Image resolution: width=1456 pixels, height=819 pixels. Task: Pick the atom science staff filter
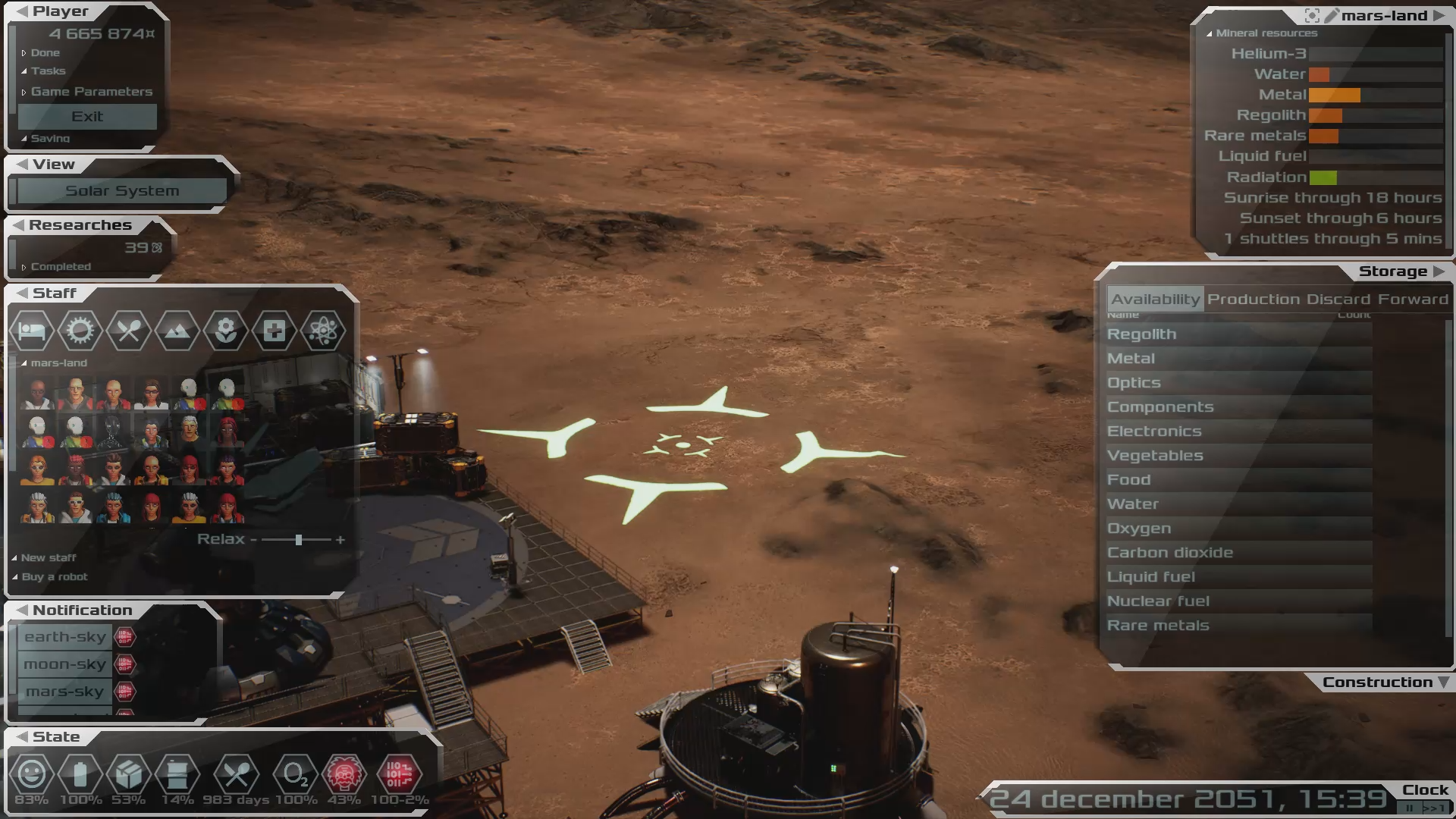click(x=323, y=331)
